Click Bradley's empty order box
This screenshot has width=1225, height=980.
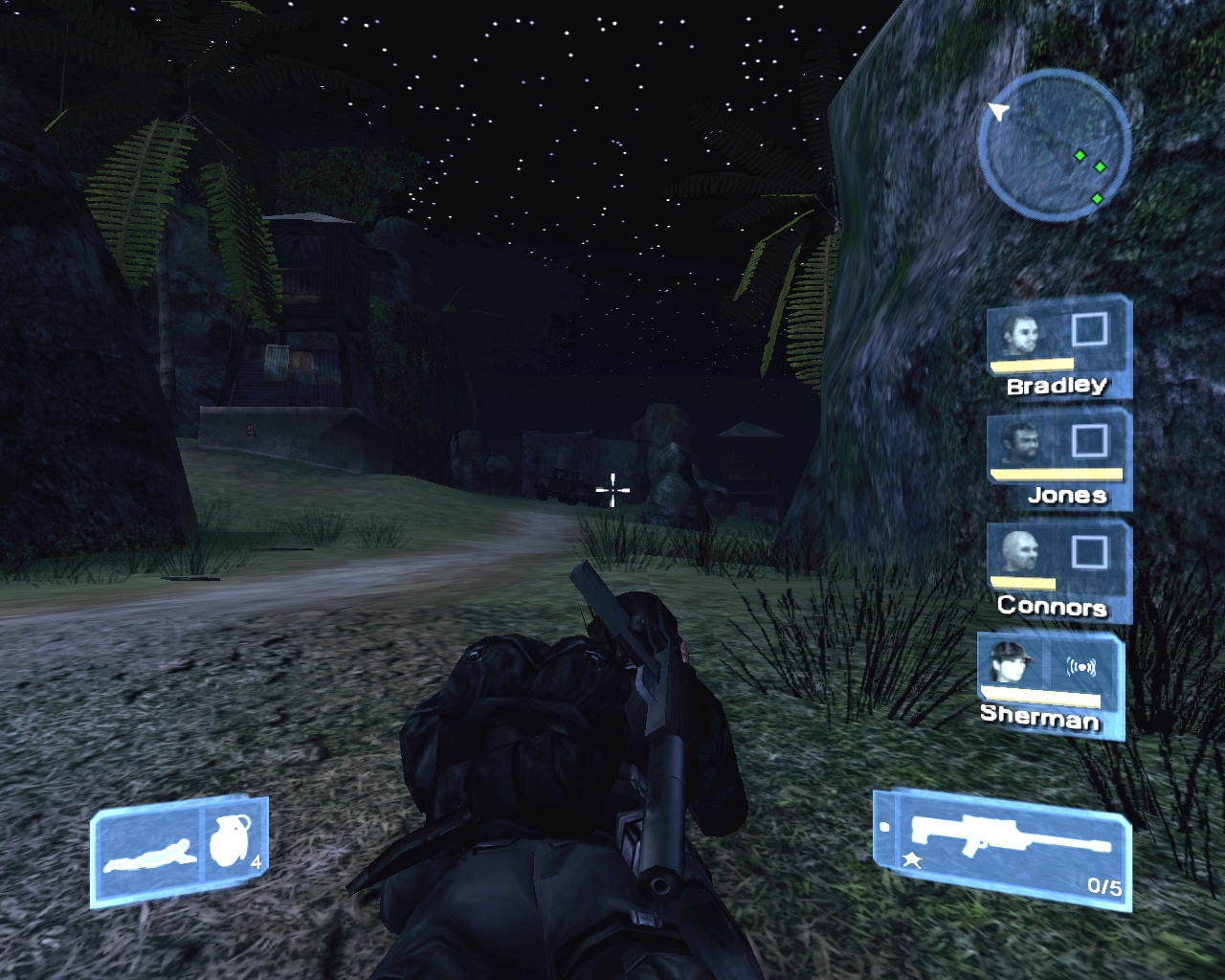(x=1089, y=330)
